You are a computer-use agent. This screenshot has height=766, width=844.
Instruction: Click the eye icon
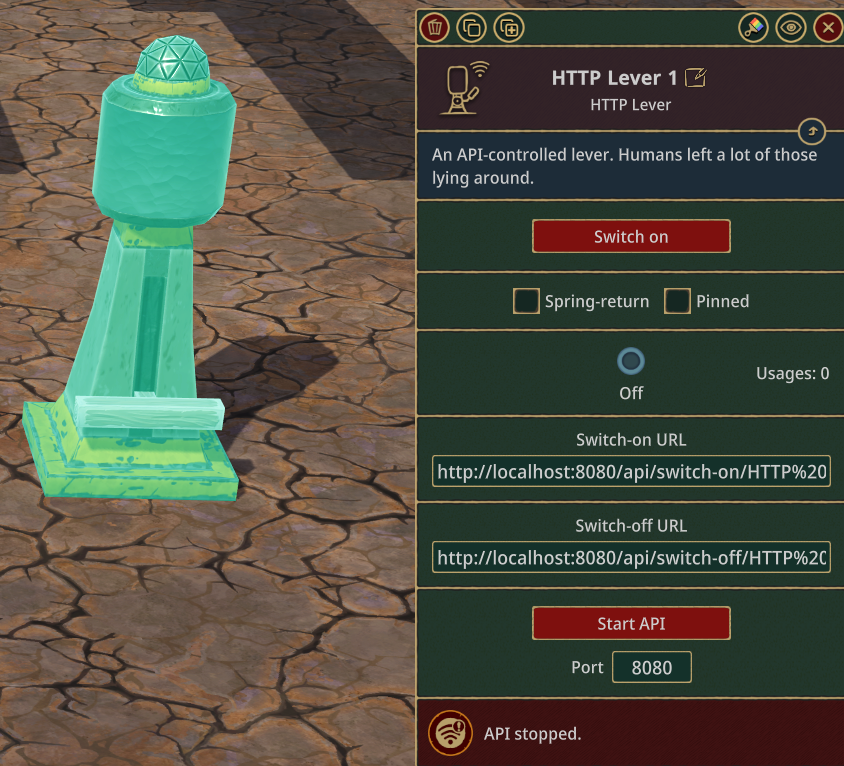click(x=791, y=28)
